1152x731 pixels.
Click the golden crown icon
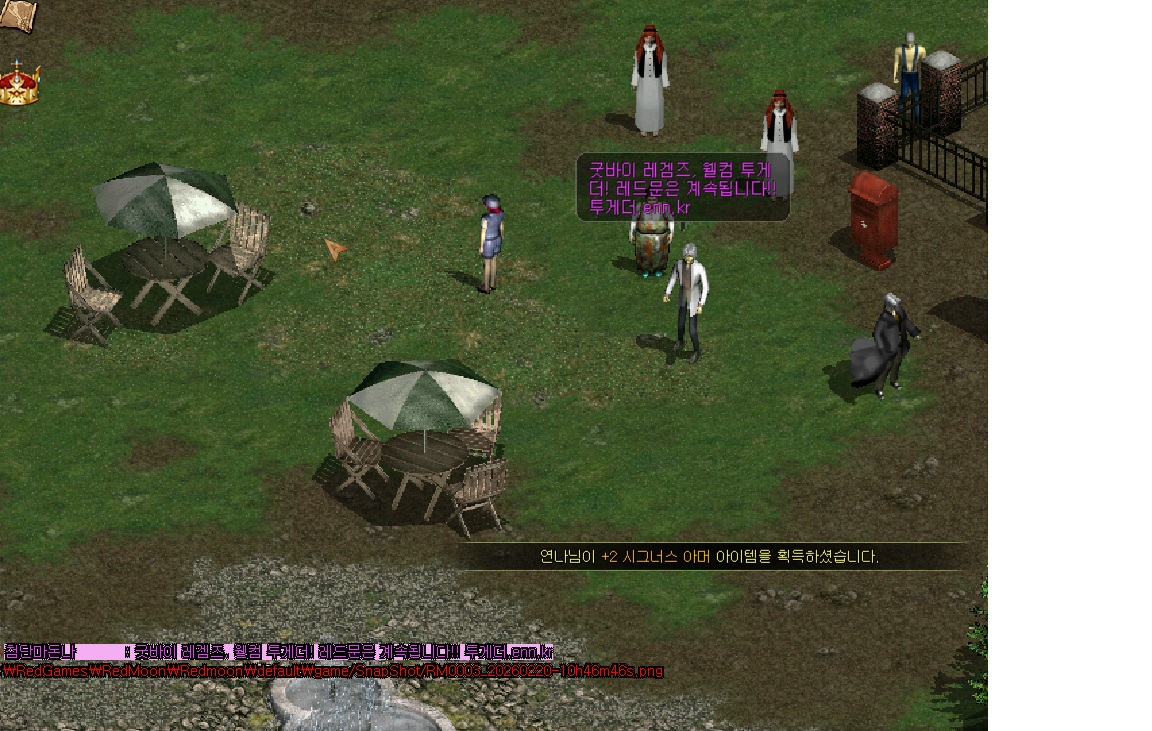(18, 85)
